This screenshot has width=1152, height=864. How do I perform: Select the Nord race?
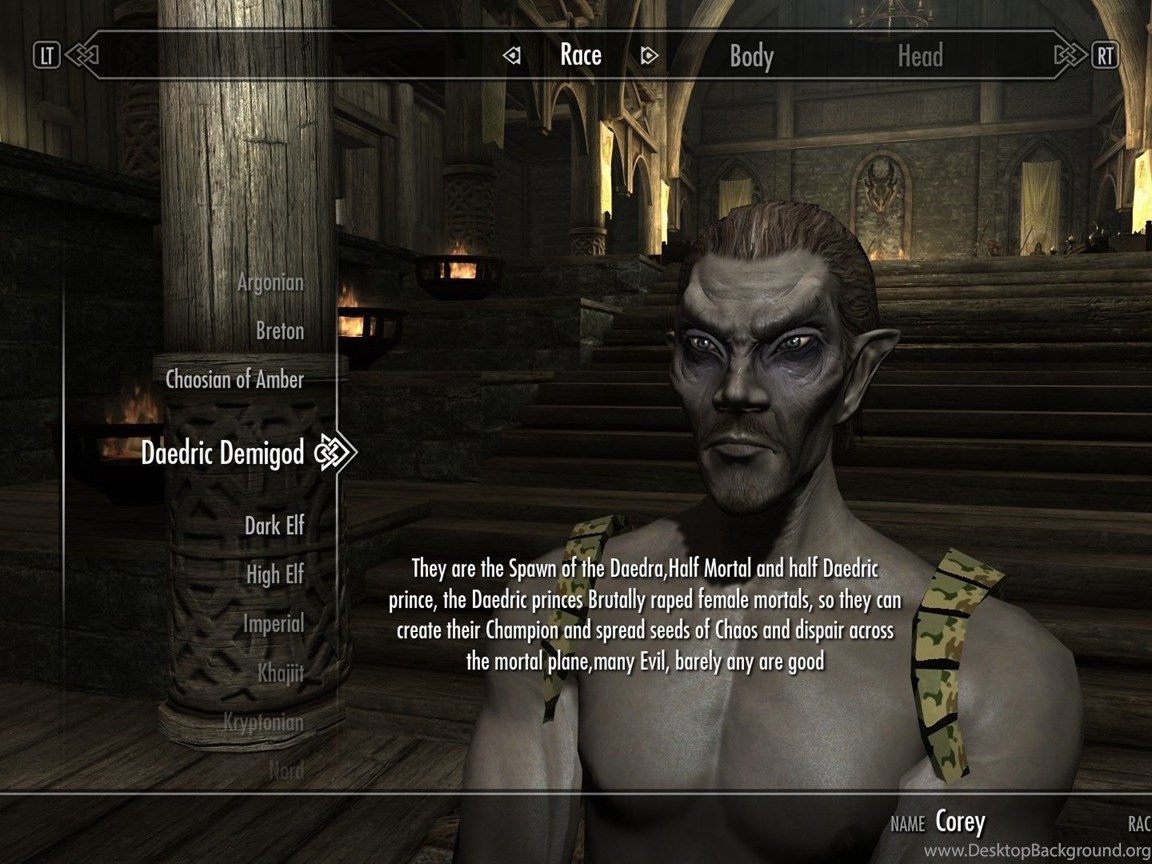point(286,770)
